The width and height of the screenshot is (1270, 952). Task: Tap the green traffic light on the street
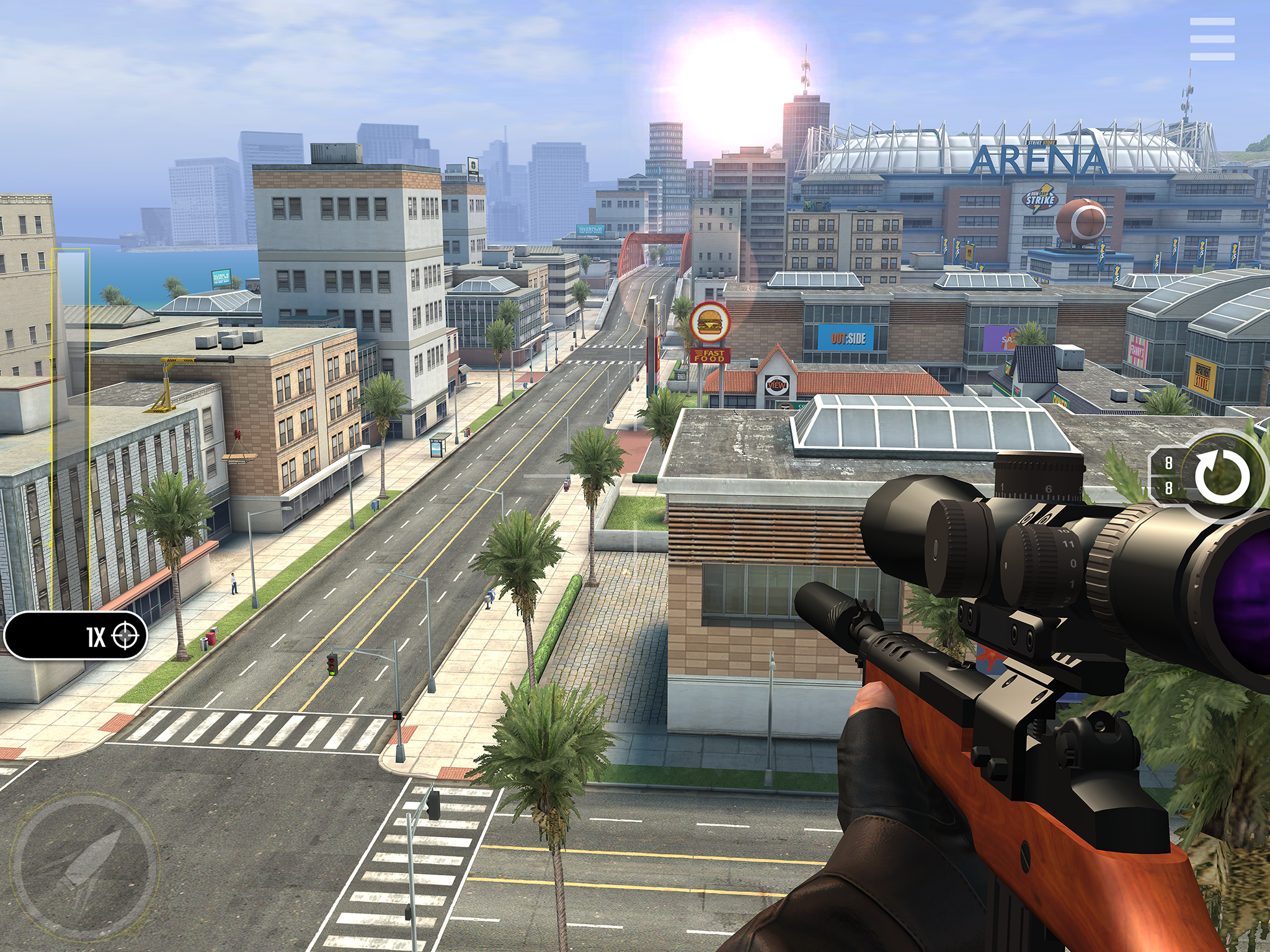coord(332,673)
